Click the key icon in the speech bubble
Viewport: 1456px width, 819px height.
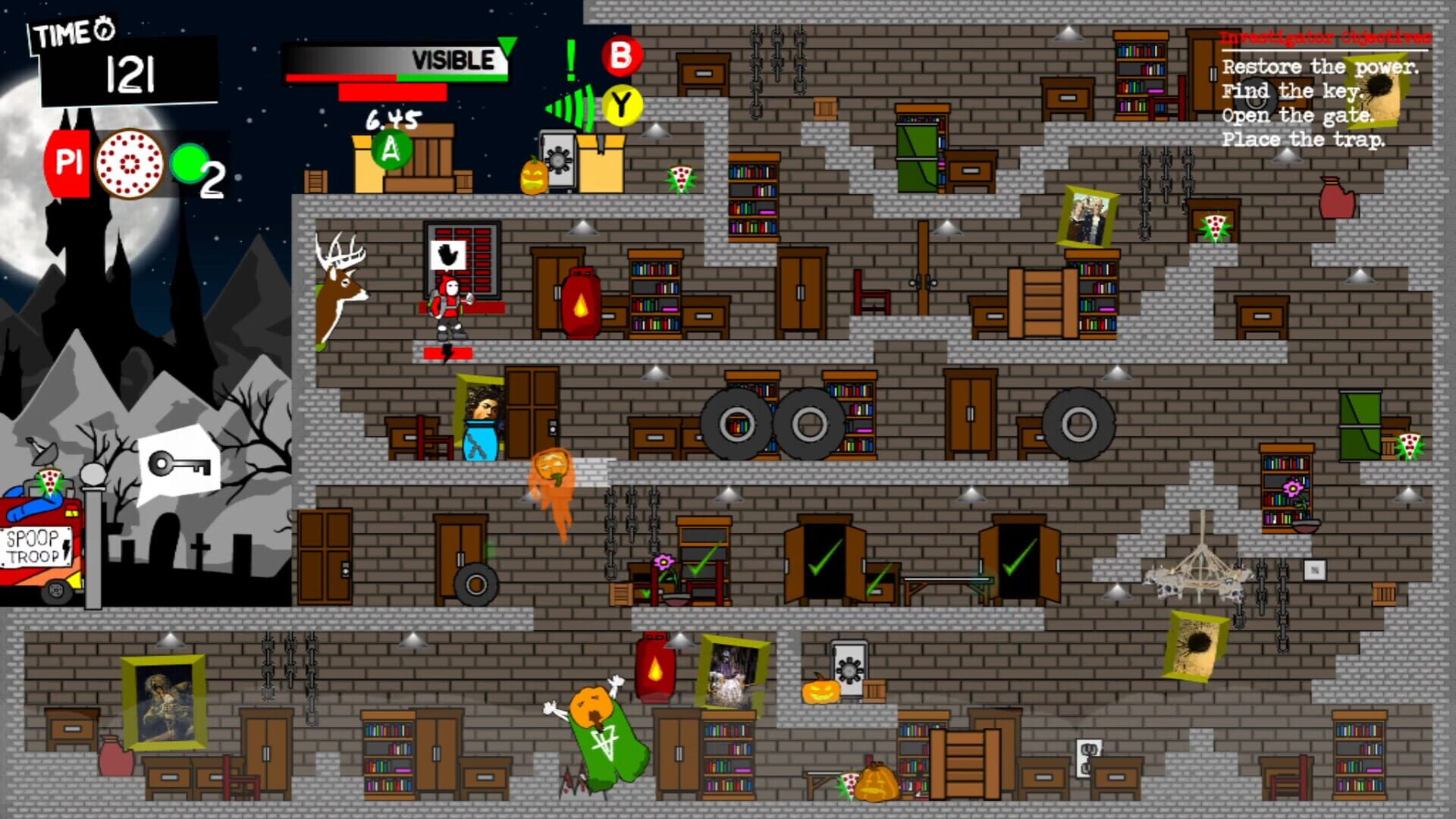180,461
